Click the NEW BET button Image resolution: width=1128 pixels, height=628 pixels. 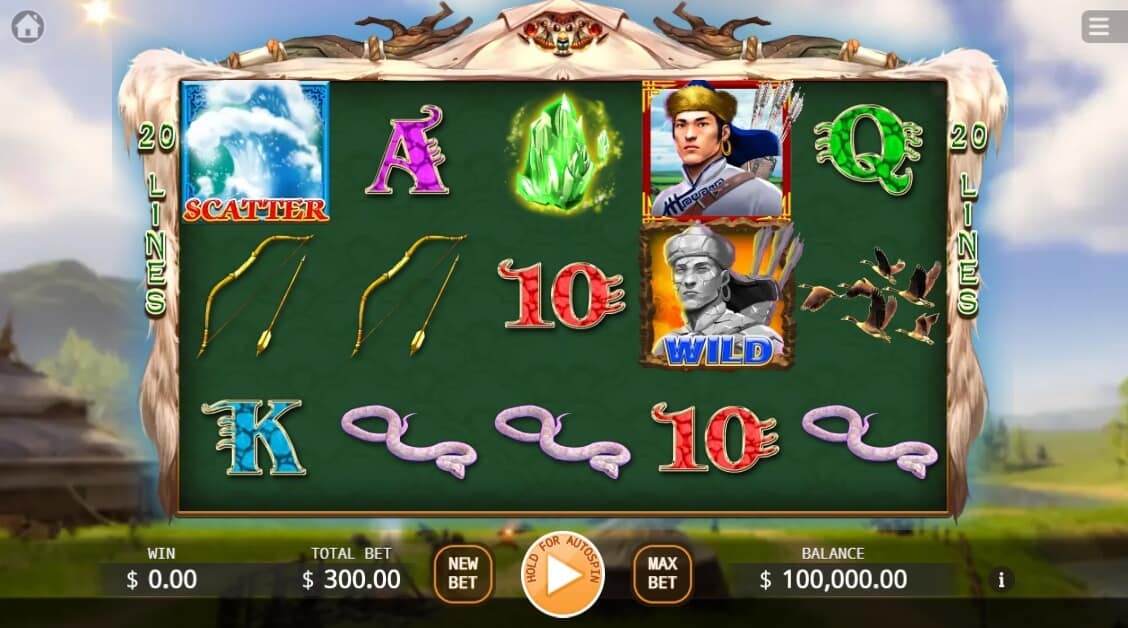pyautogui.click(x=463, y=574)
